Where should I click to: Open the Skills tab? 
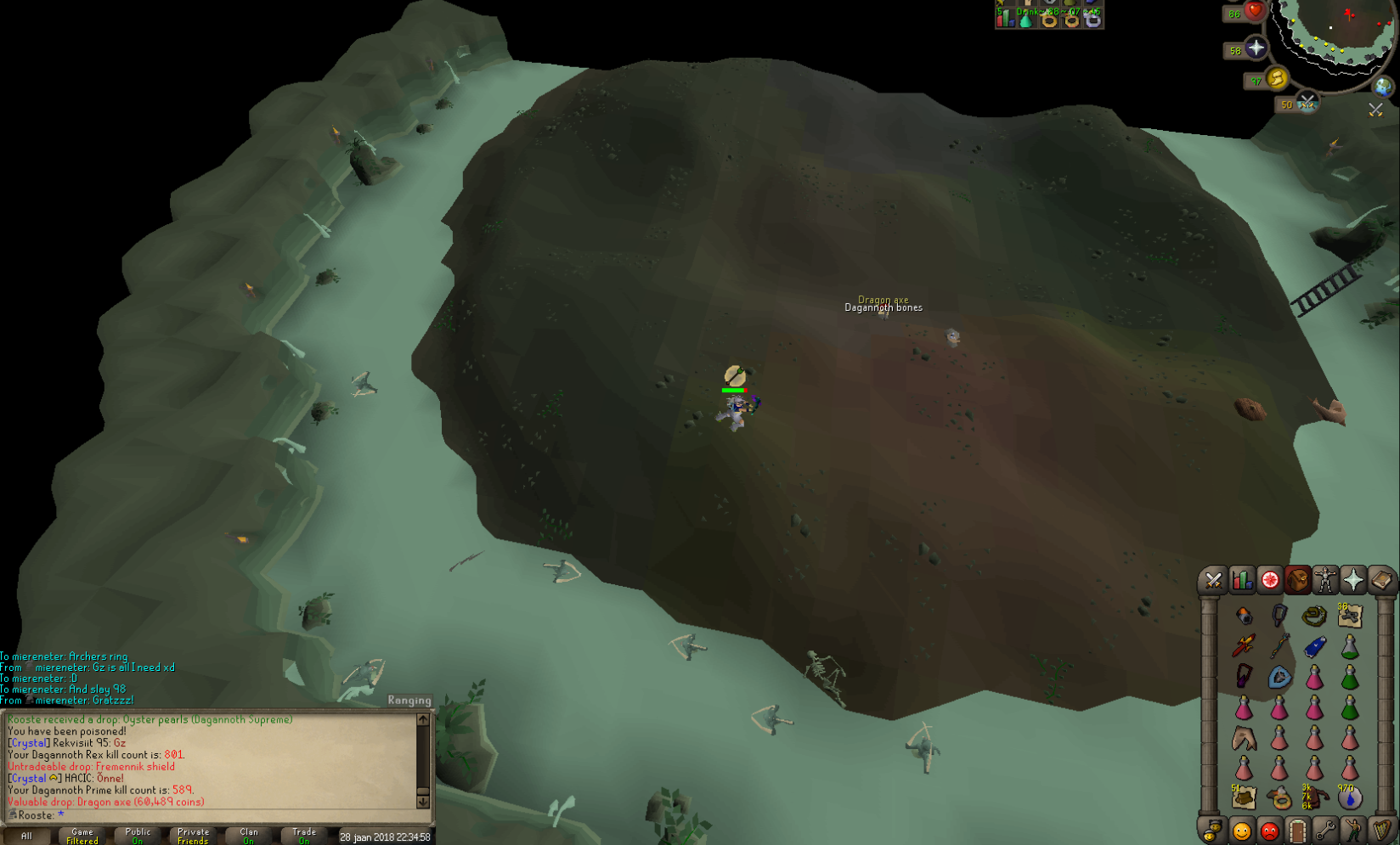click(1242, 578)
